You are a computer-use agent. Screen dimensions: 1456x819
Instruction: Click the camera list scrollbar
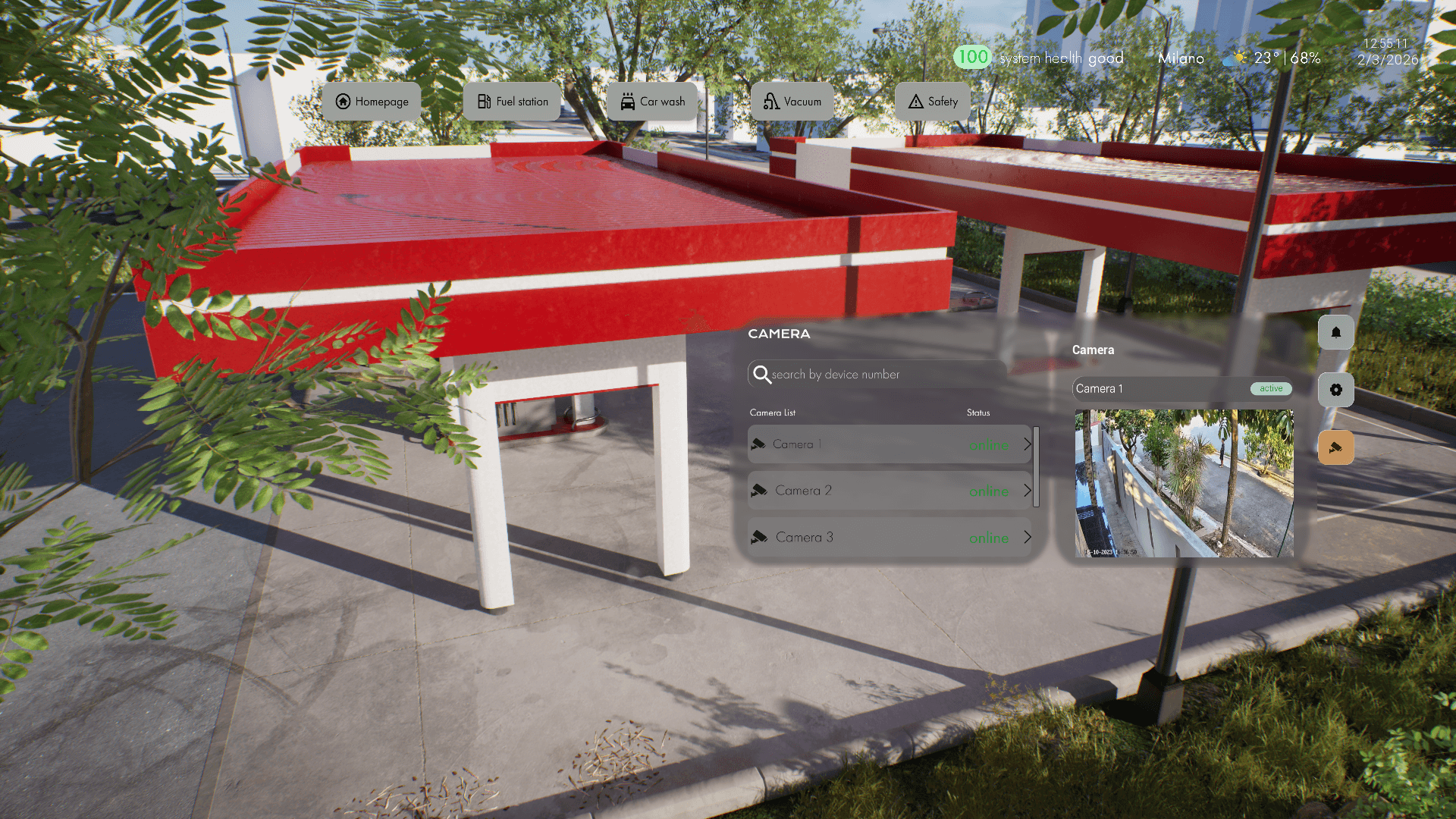tap(1036, 466)
